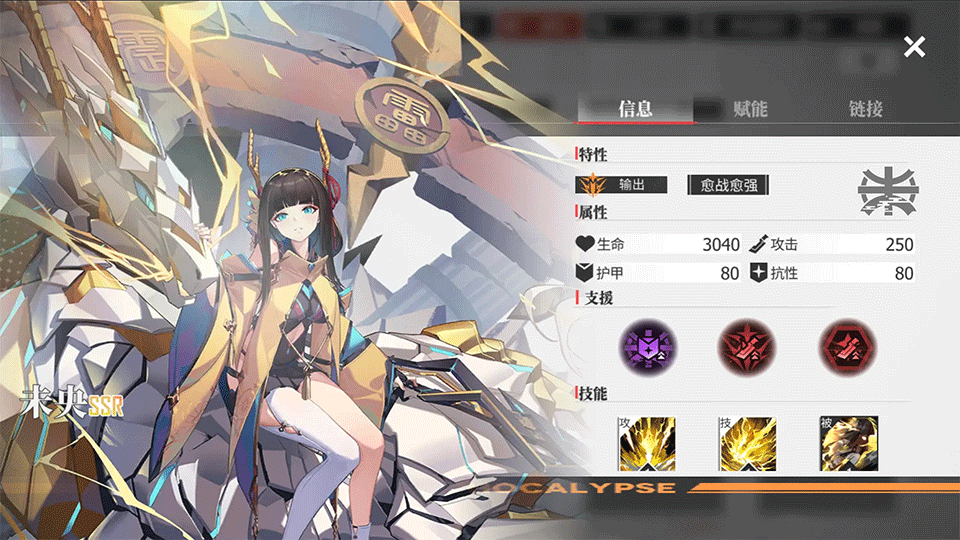
Task: Inspect the middle red support icon
Action: 746,346
